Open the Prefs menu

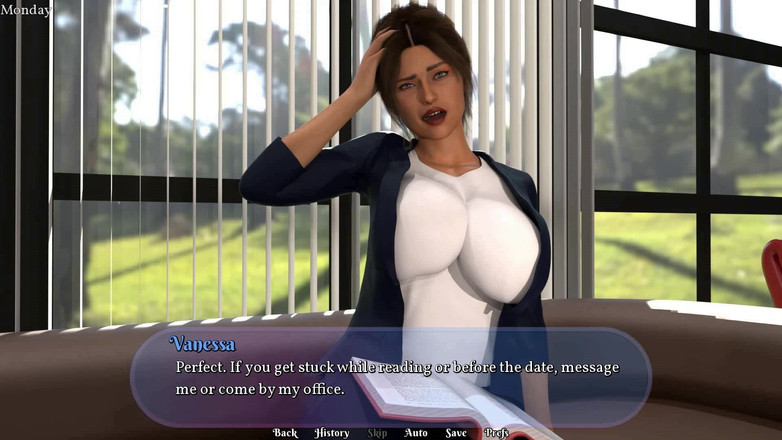click(x=497, y=433)
